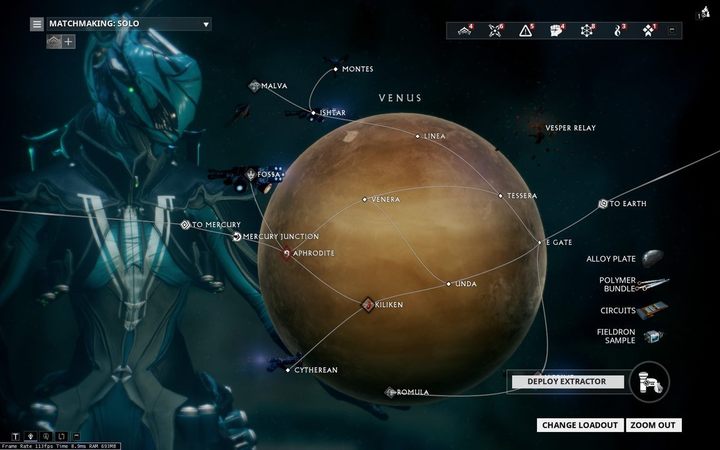
Task: Select the Malva mission node
Action: point(255,86)
